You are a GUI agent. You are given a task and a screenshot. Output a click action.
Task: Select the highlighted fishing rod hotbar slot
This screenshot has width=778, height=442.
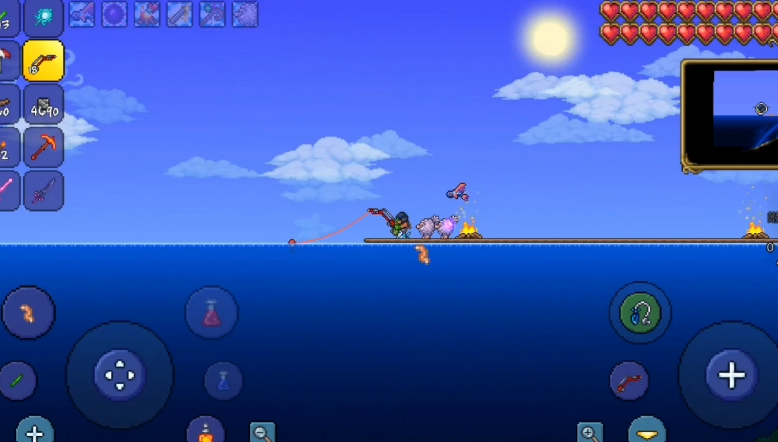pyautogui.click(x=43, y=61)
